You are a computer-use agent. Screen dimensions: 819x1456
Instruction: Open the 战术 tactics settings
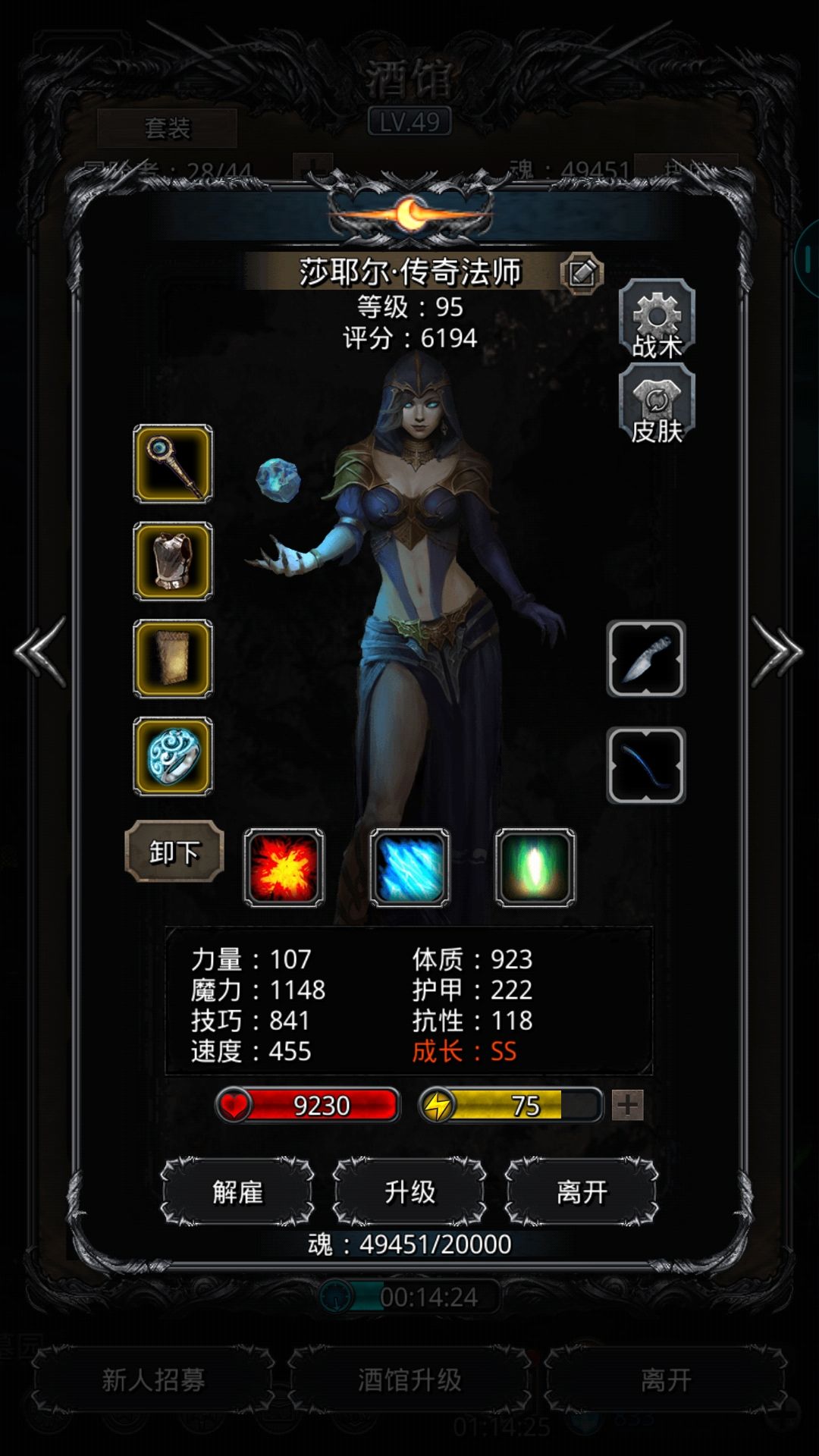tap(657, 318)
